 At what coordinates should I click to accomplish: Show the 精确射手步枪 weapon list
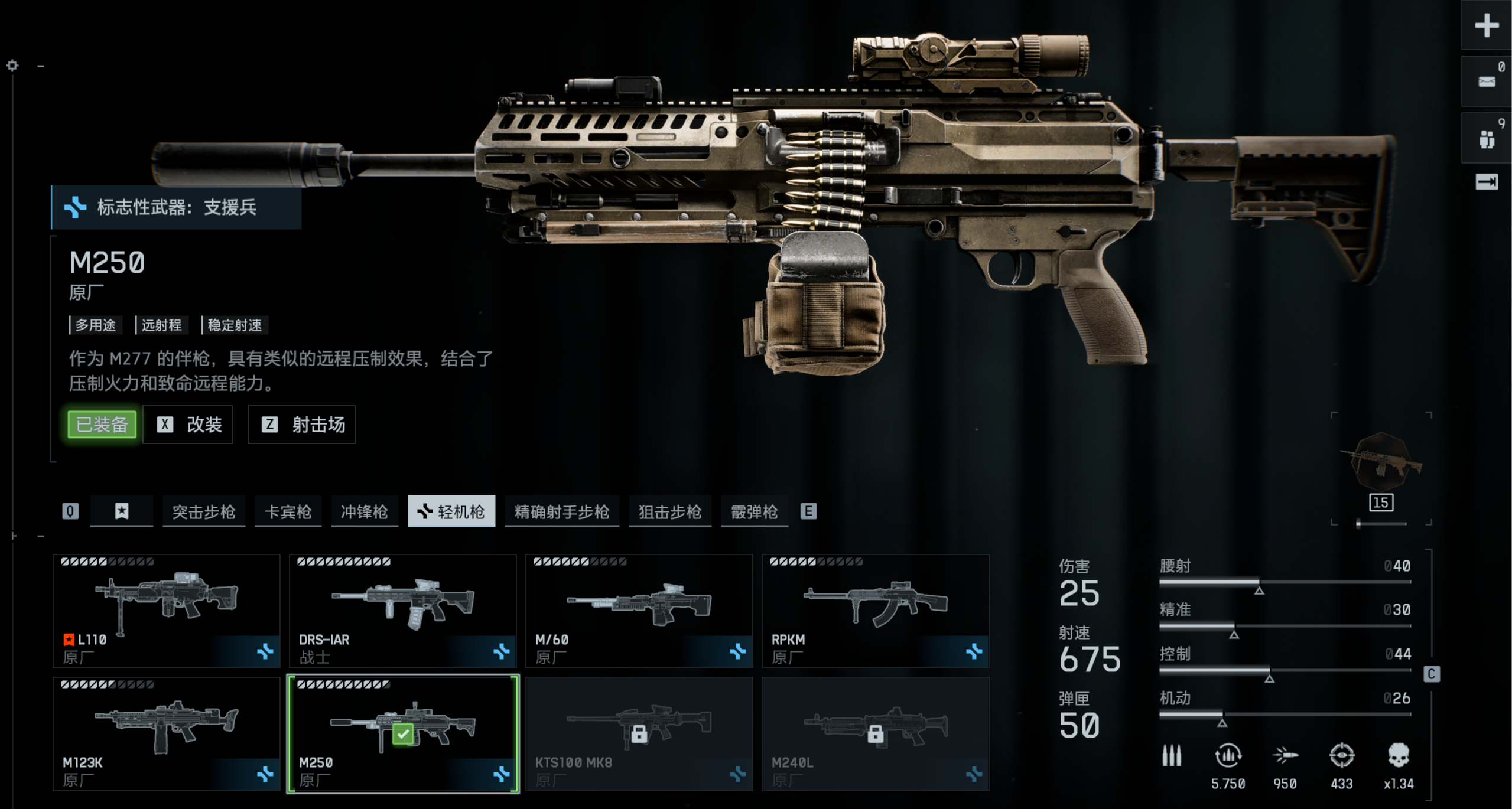pyautogui.click(x=562, y=511)
